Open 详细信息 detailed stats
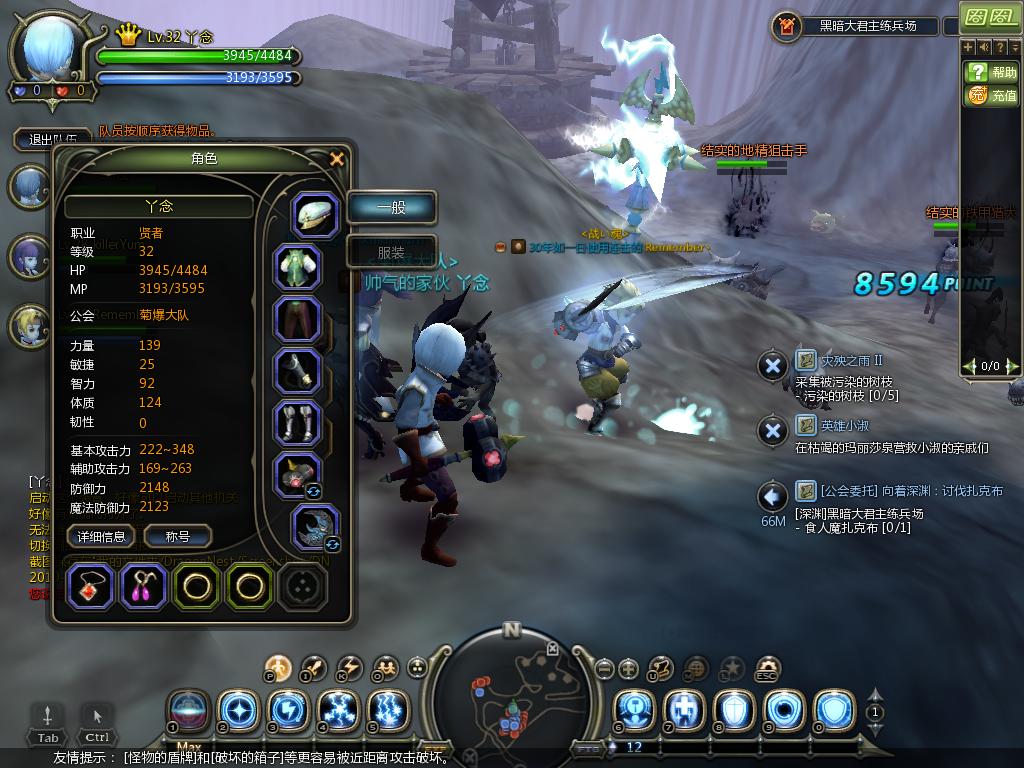 101,537
